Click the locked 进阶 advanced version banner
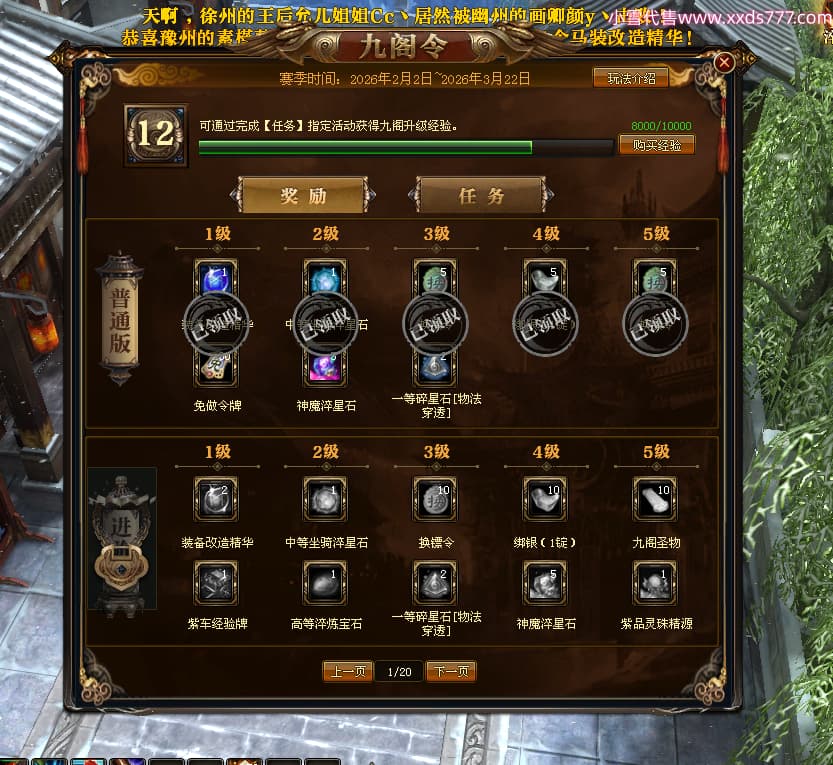The image size is (833, 765). pyautogui.click(x=122, y=540)
